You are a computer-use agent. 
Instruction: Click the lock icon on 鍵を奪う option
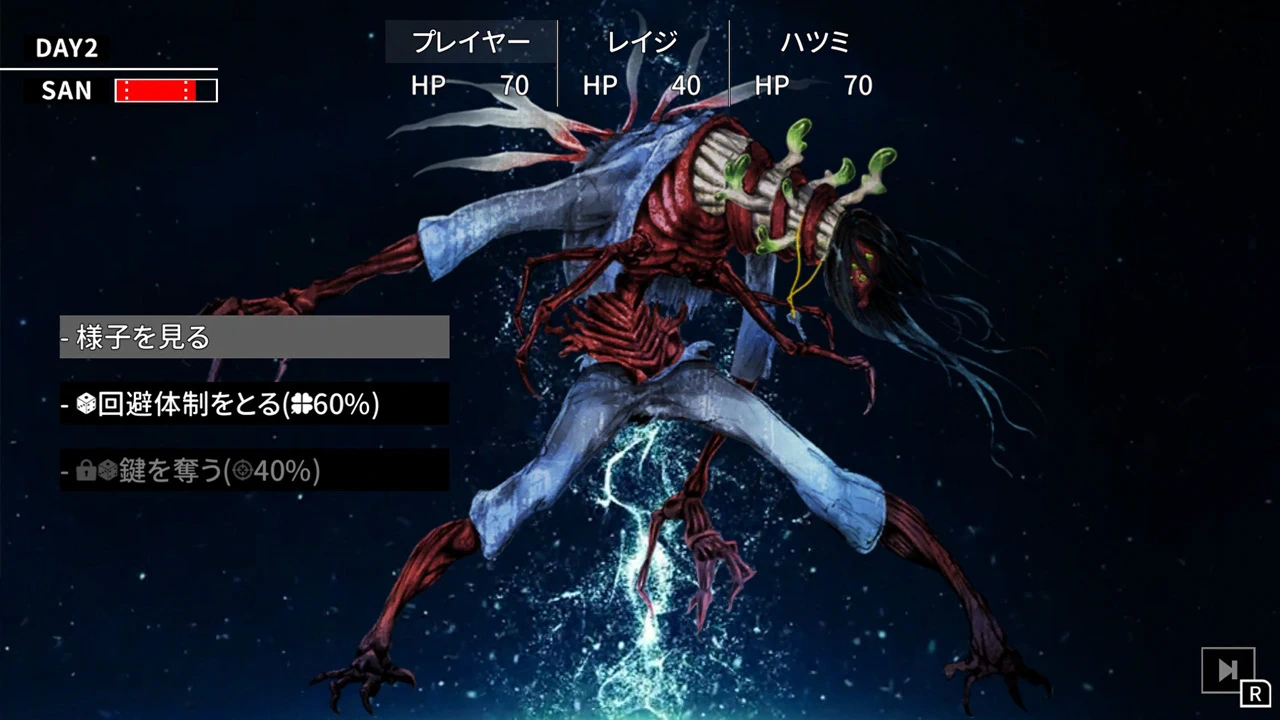pos(87,471)
